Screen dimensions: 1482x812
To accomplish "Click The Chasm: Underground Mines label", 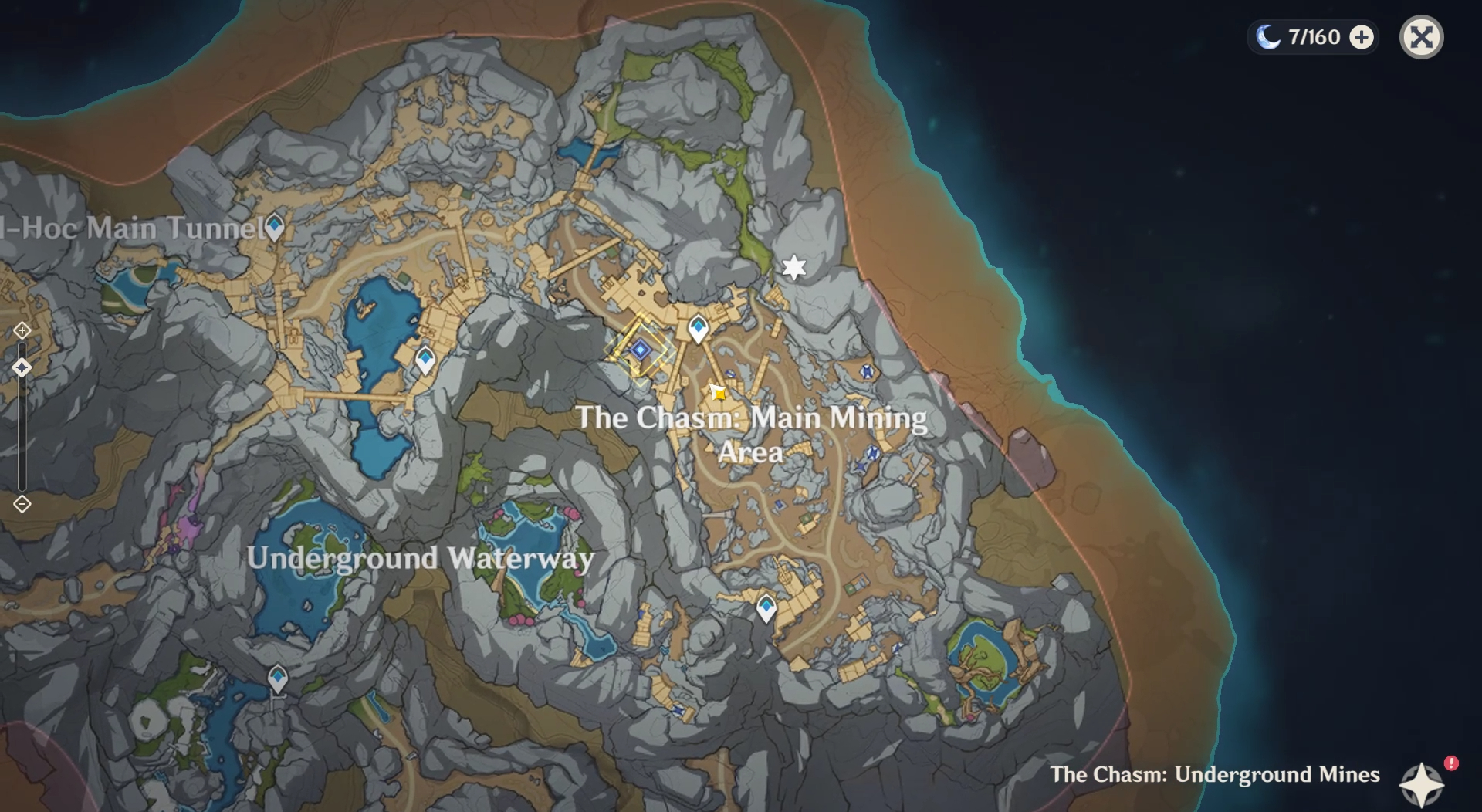I will point(1214,774).
